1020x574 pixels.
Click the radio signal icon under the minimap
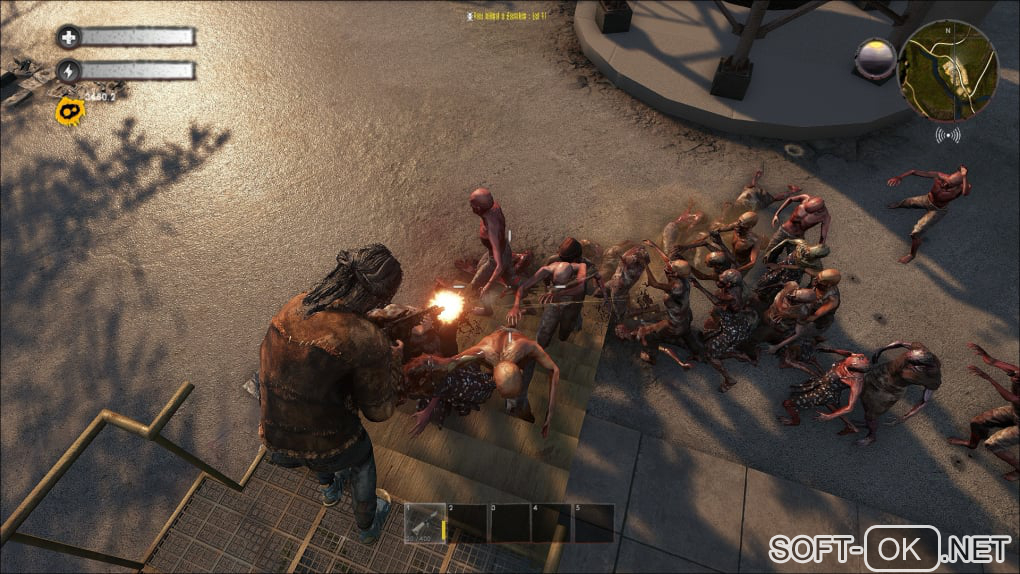point(948,134)
